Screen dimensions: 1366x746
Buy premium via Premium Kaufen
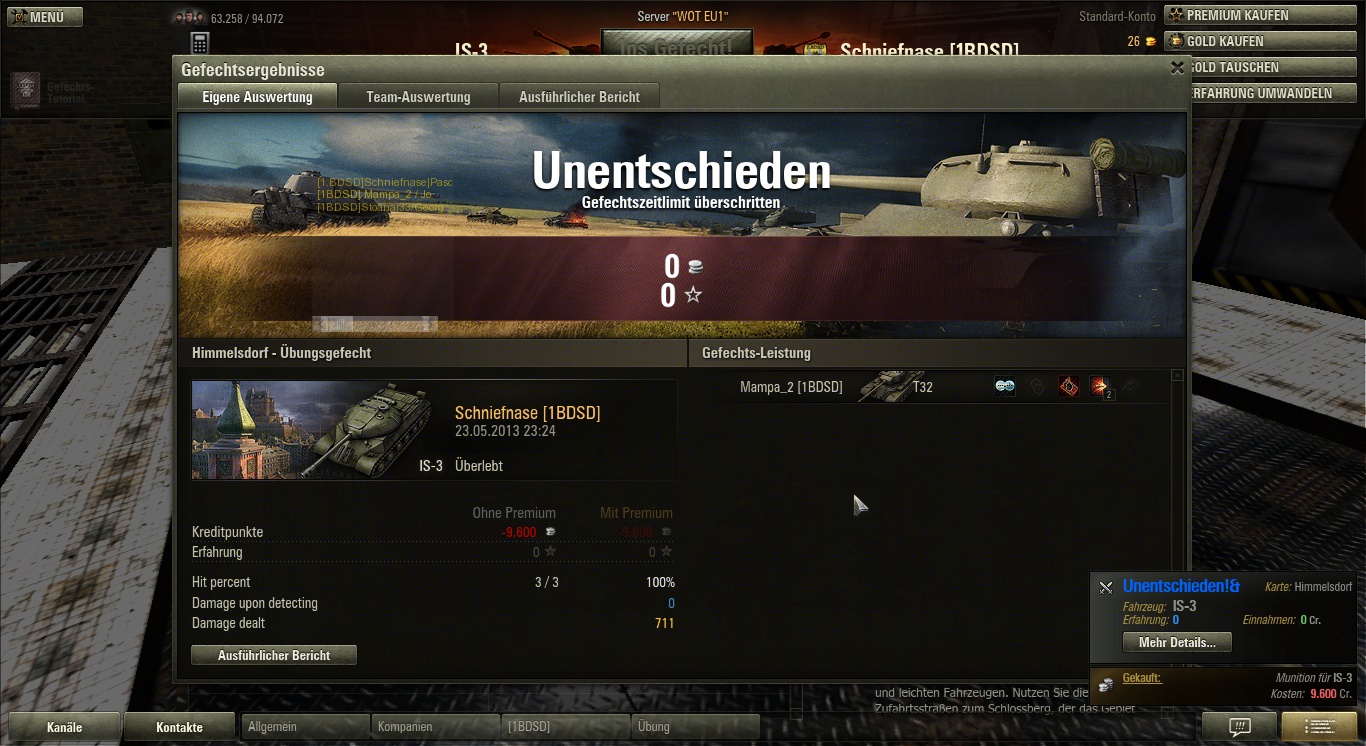[x=1259, y=15]
